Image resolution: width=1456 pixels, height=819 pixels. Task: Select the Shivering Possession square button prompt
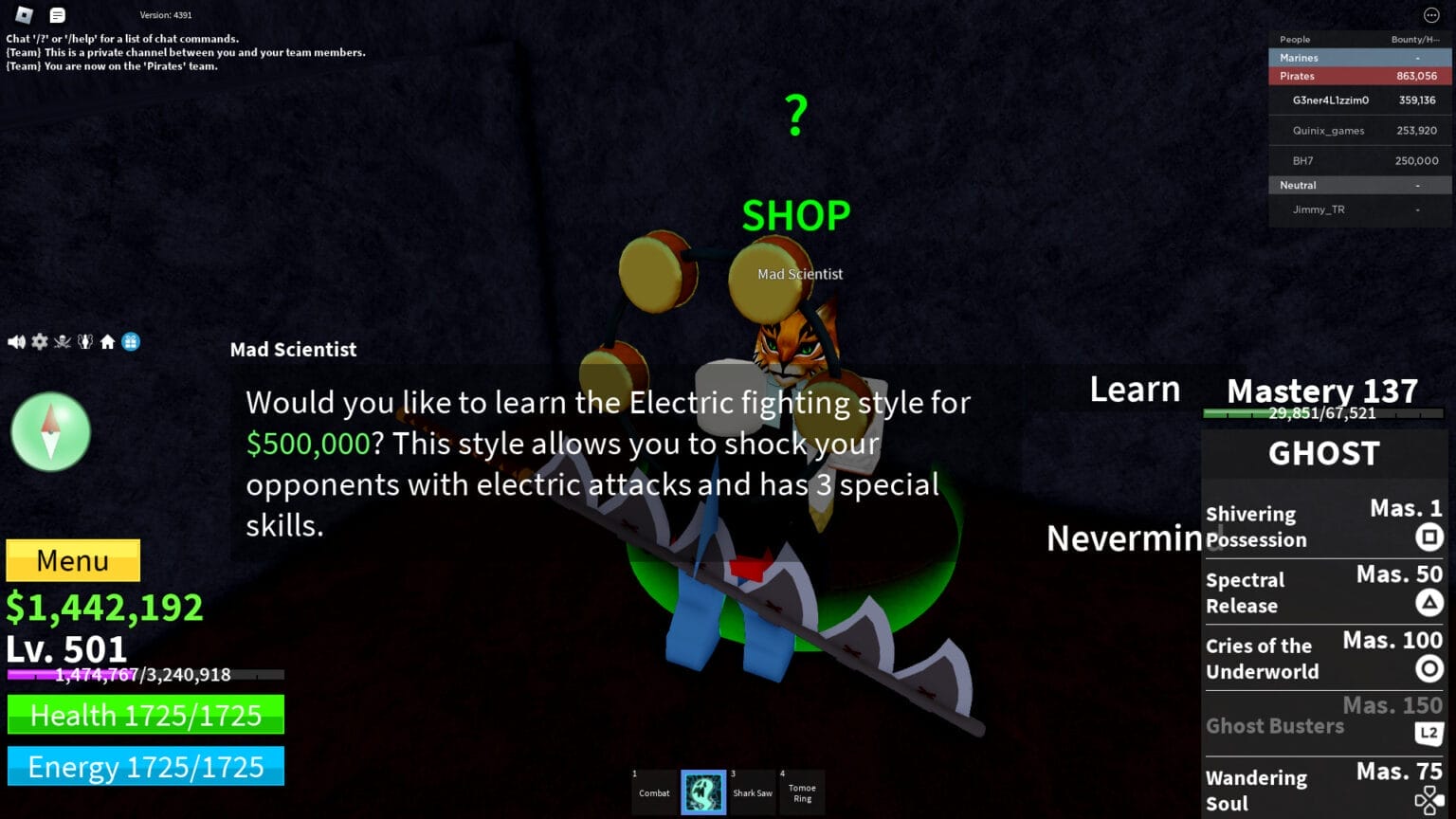coord(1432,537)
